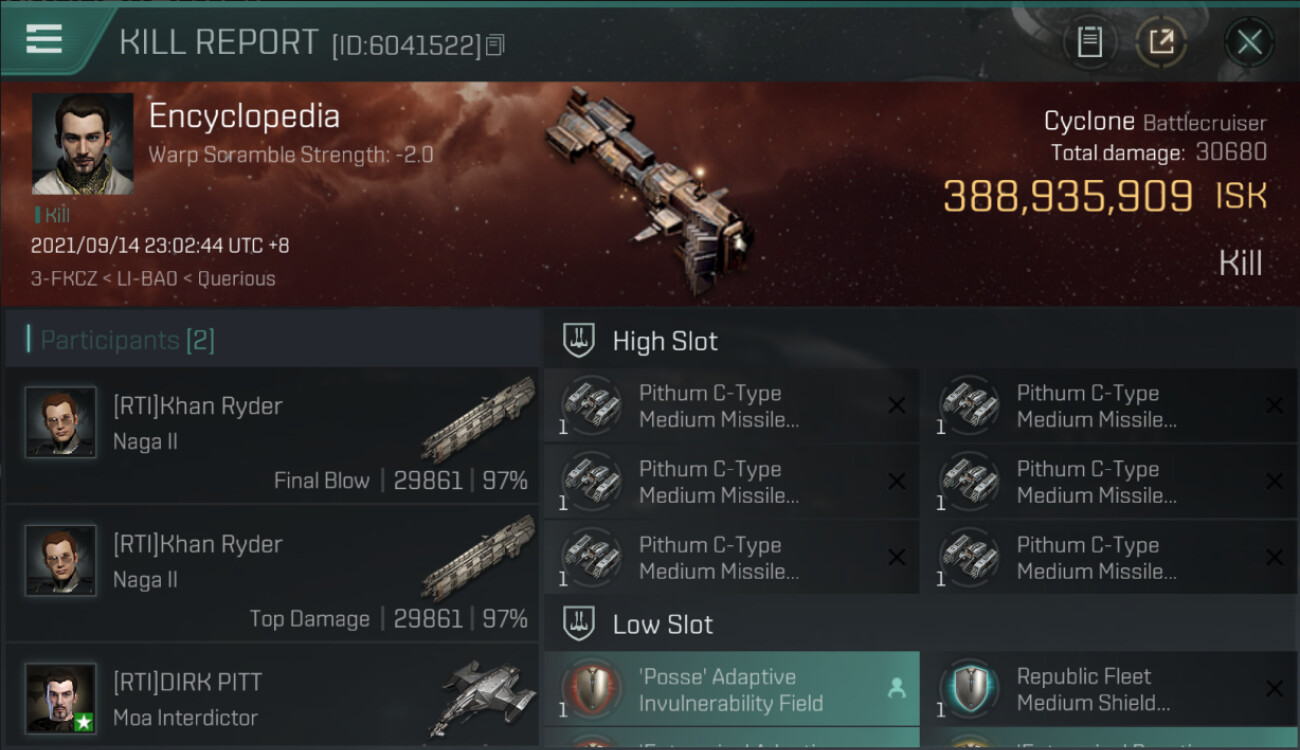Share the kill report
Viewport: 1300px width, 750px height.
tap(1161, 42)
